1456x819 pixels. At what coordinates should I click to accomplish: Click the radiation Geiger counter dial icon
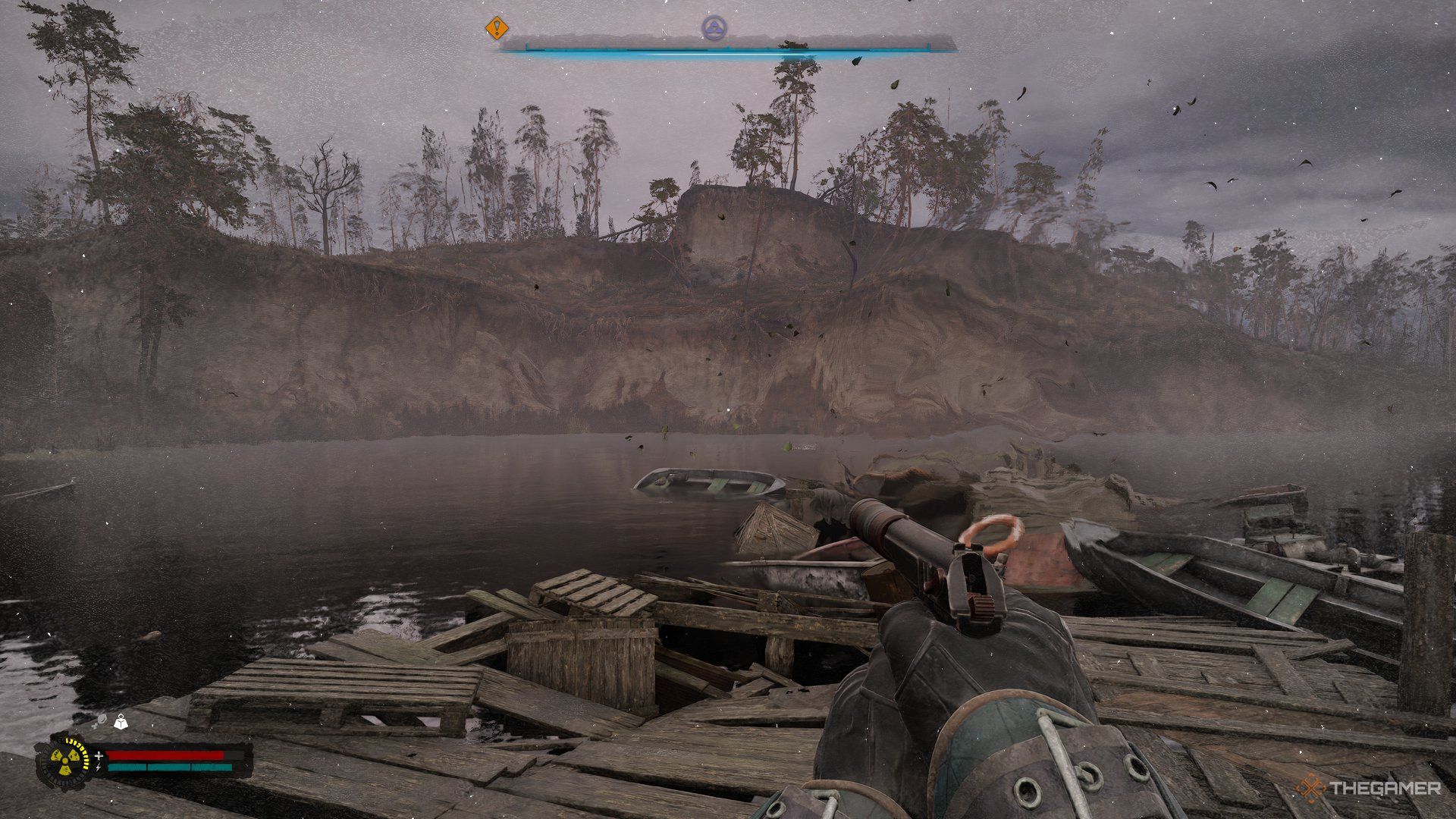click(x=64, y=761)
